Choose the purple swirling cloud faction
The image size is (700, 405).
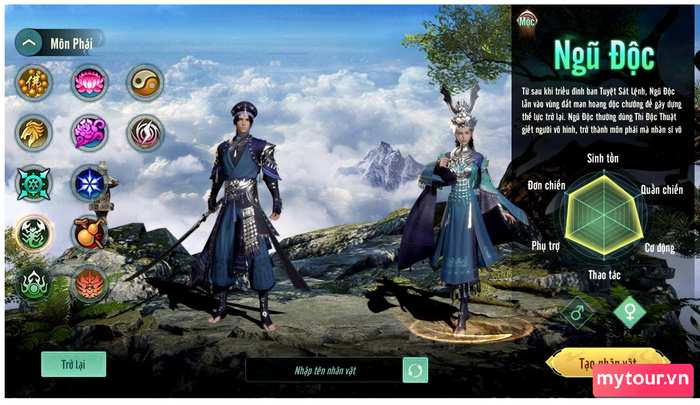point(89,132)
